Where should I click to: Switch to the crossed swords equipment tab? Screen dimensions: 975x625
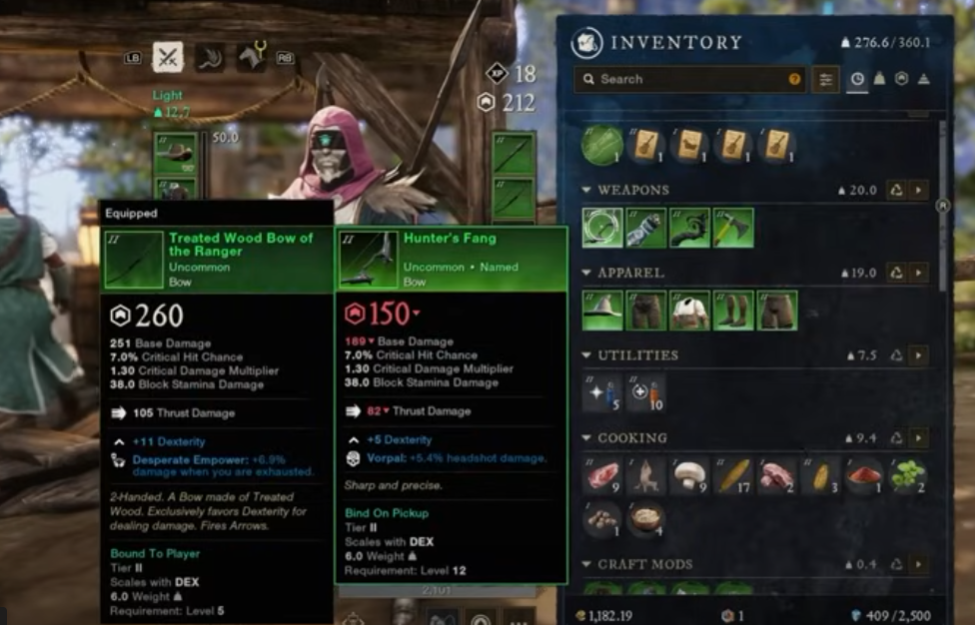167,57
